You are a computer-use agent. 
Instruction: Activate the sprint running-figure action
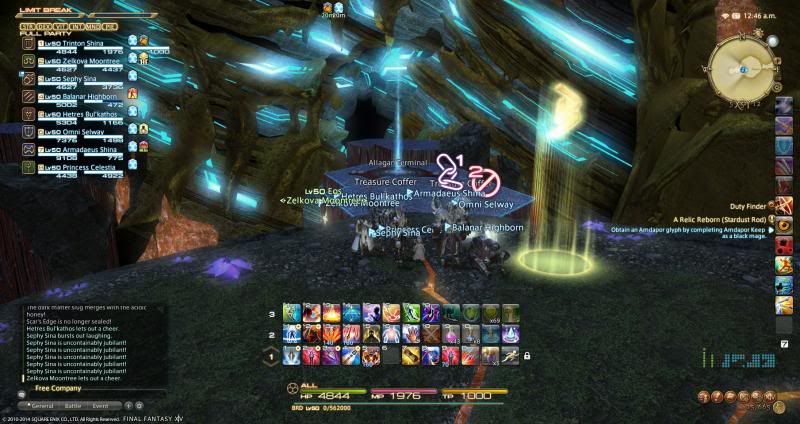click(510, 354)
